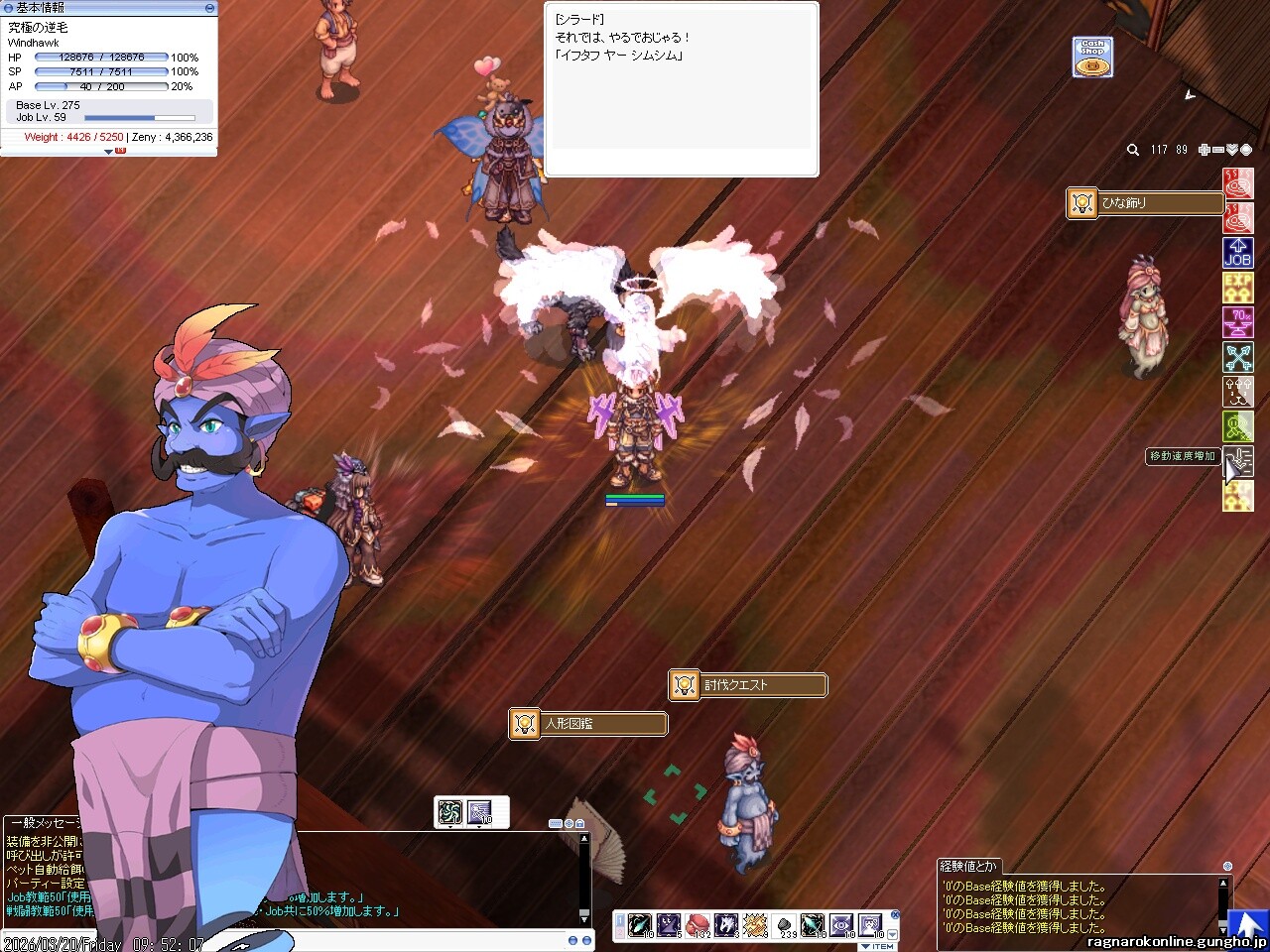This screenshot has width=1270, height=952.
Task: Select the crossed arrows buff icon
Action: pyautogui.click(x=1238, y=357)
